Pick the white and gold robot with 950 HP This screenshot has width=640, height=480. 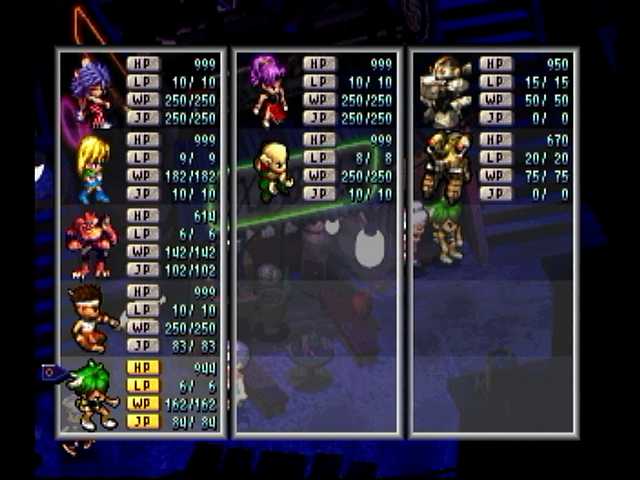[x=445, y=90]
